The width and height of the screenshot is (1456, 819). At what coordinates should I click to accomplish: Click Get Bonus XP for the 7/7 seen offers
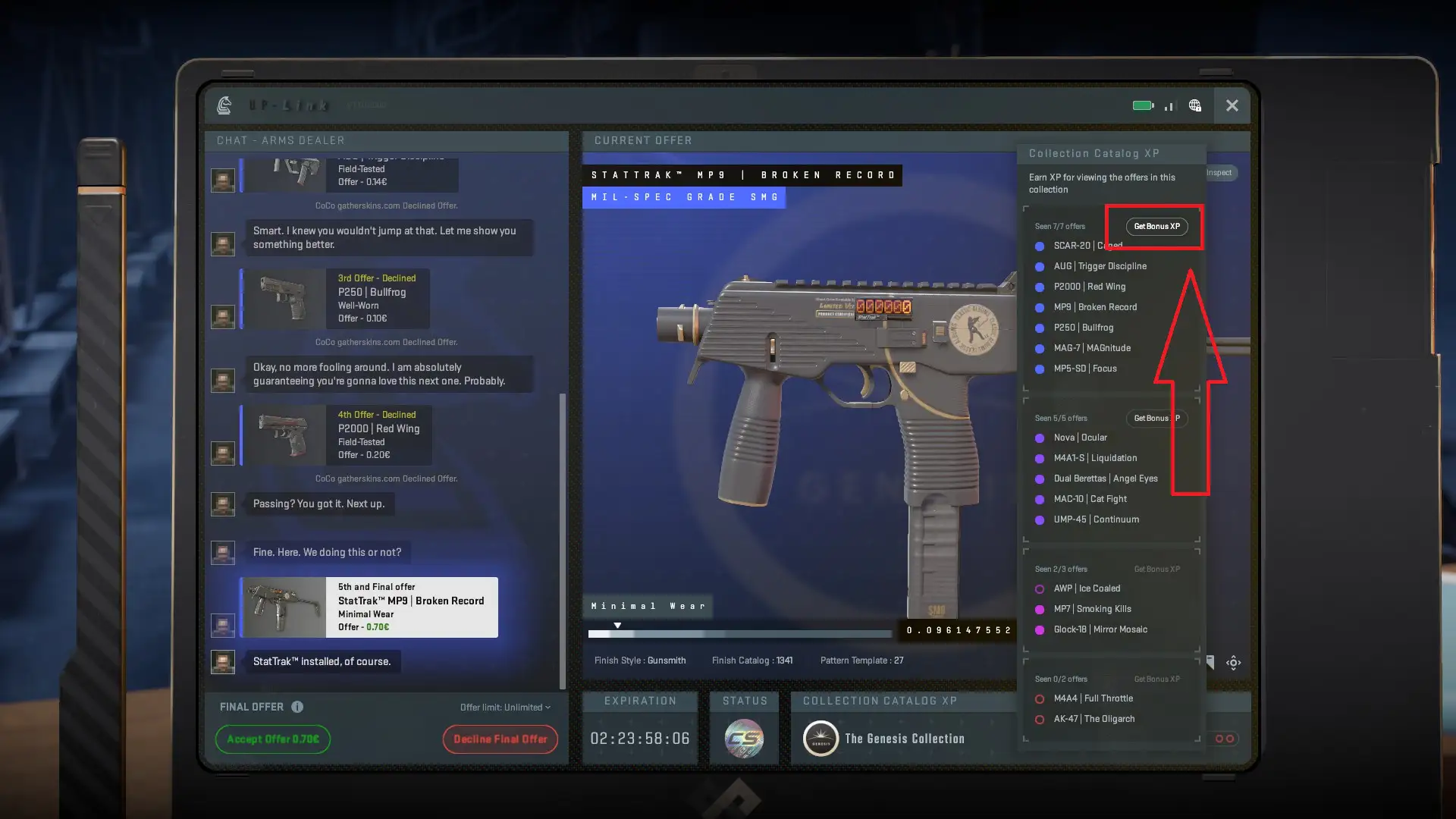[x=1156, y=225]
